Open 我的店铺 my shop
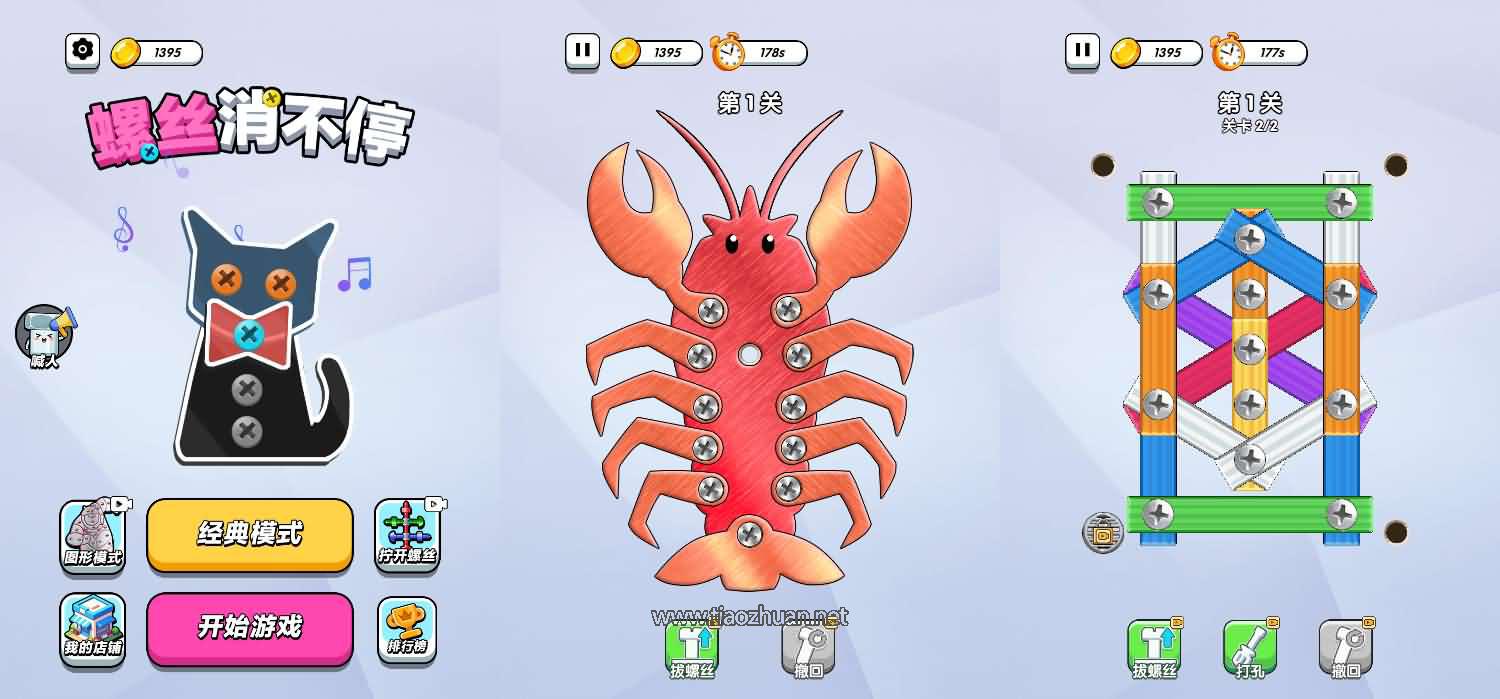 pyautogui.click(x=93, y=629)
